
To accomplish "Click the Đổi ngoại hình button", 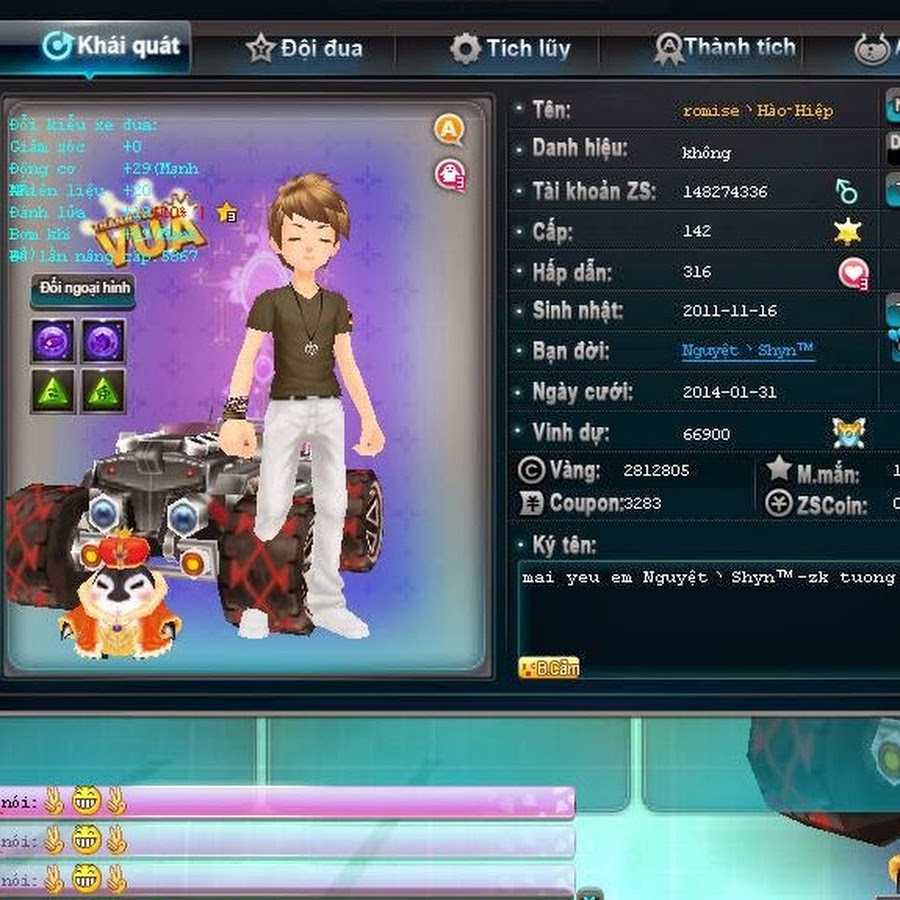I will click(x=82, y=289).
